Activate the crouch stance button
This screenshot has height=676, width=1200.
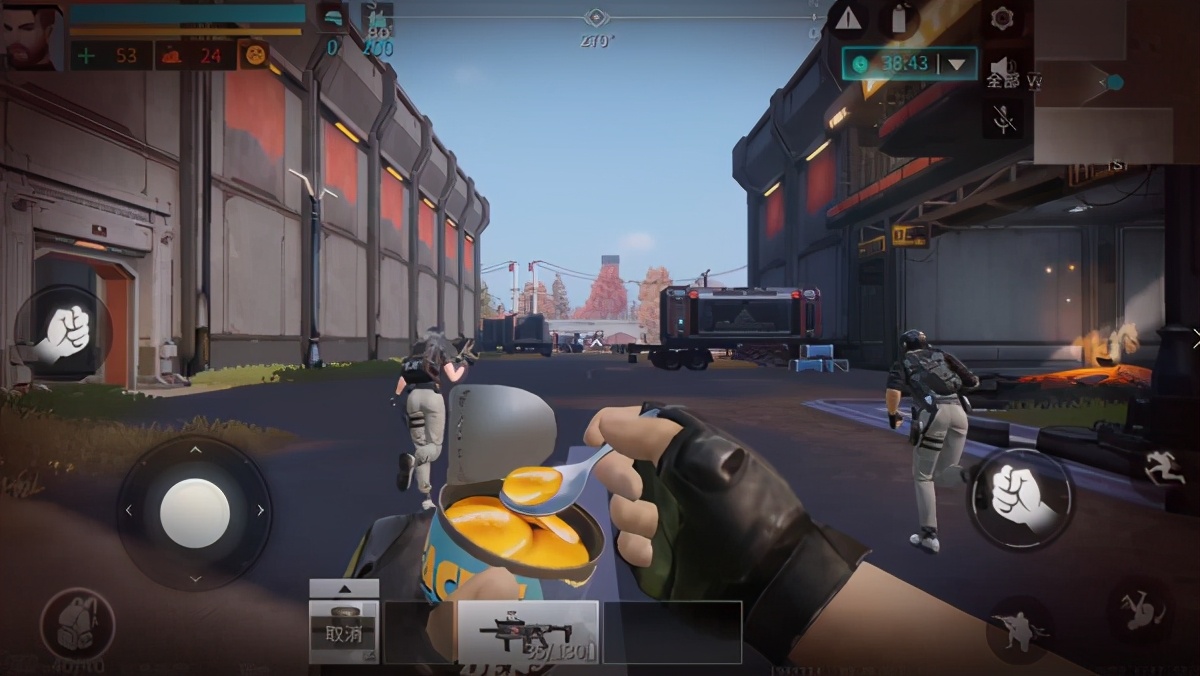point(1019,625)
